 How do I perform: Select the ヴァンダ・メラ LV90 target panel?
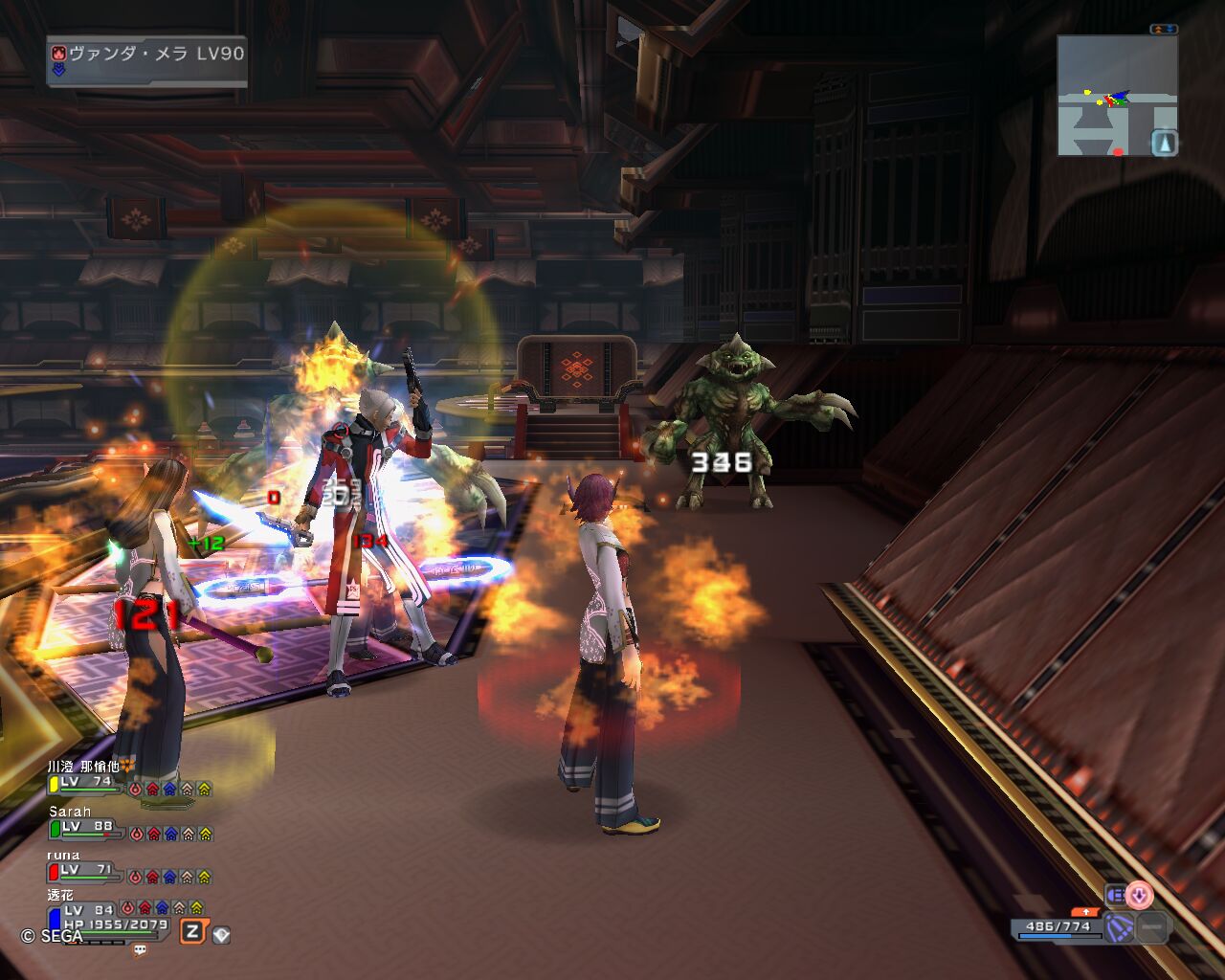(x=147, y=61)
